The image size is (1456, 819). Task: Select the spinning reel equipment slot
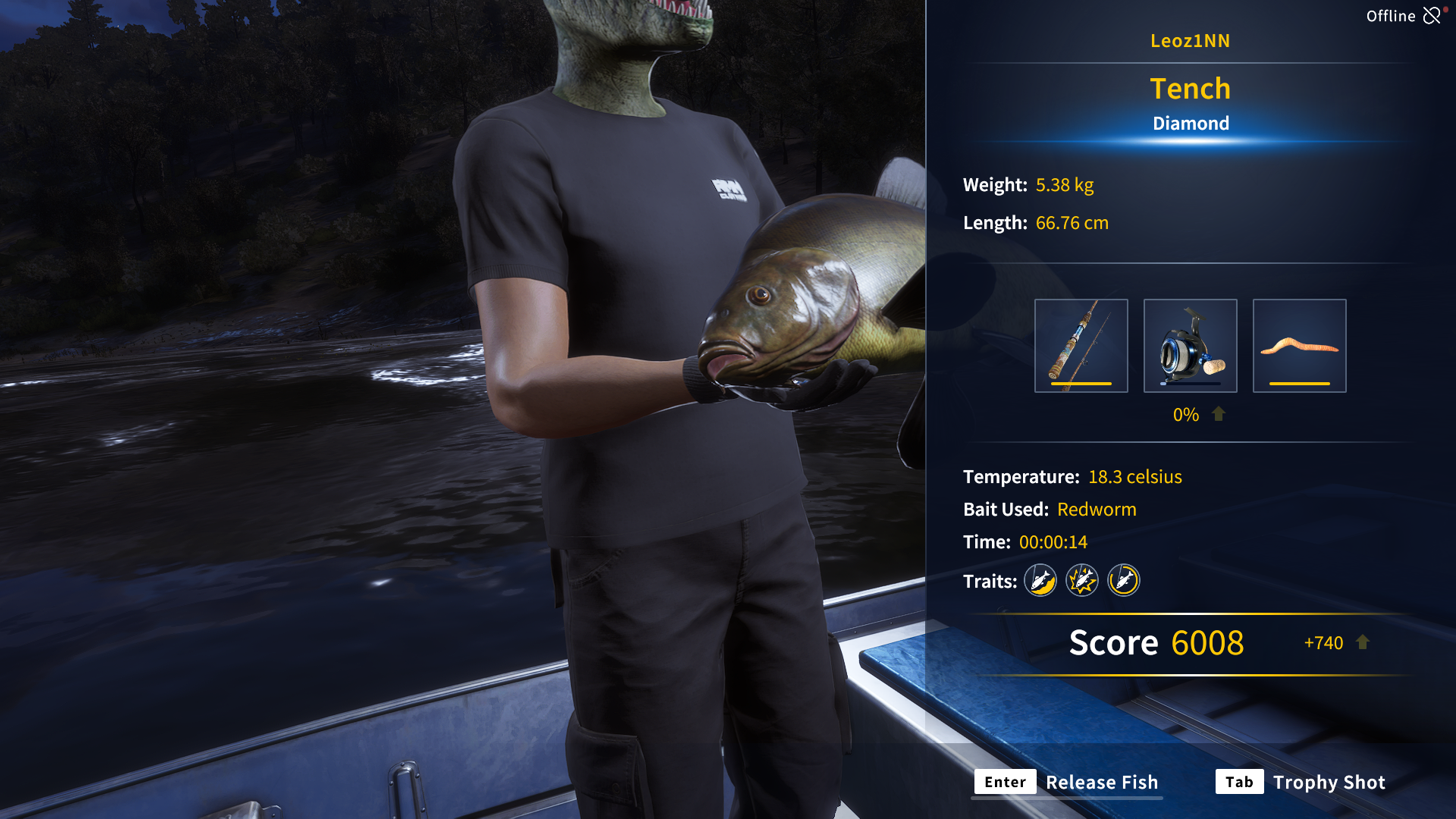pos(1190,346)
